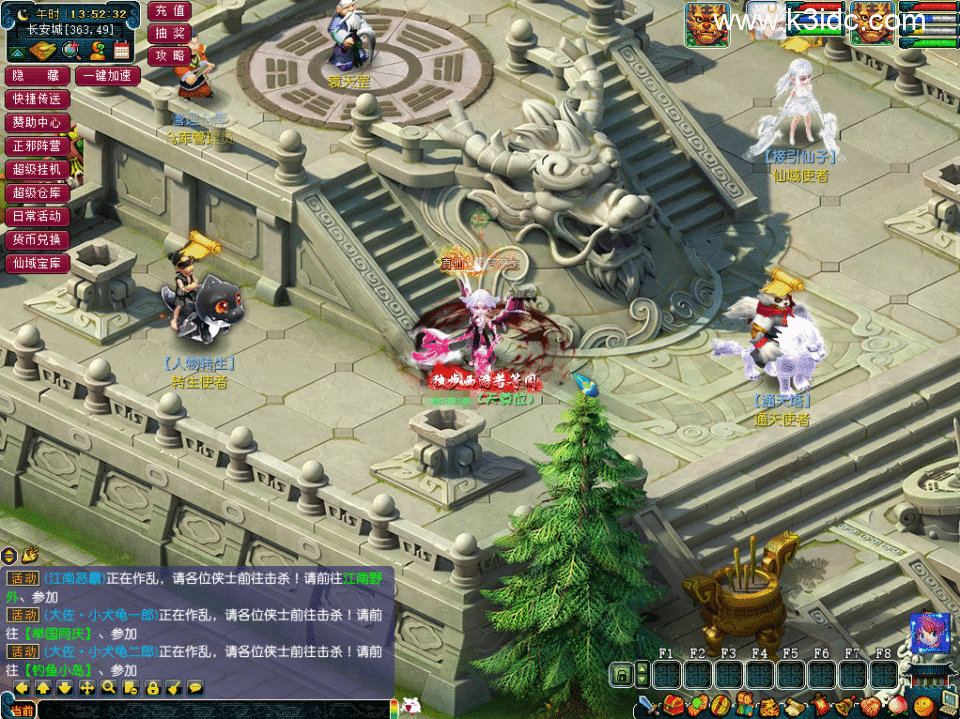Viewport: 960px width, 719px height.
Task: Open the 超级仓库 super warehouse
Action: point(37,193)
